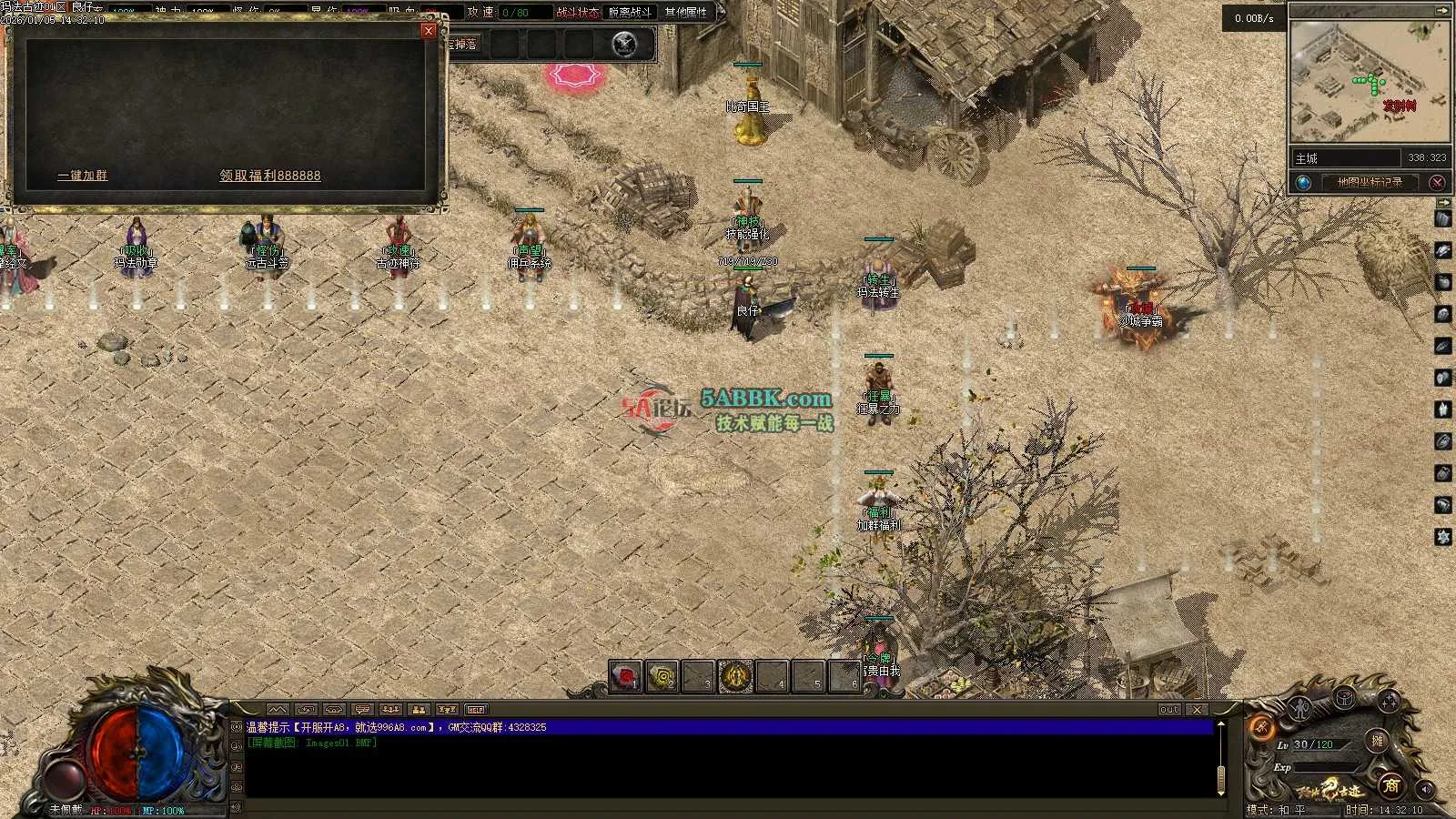Close the welfare popup panel
Screen dimensions: 1456x819
(x=429, y=31)
